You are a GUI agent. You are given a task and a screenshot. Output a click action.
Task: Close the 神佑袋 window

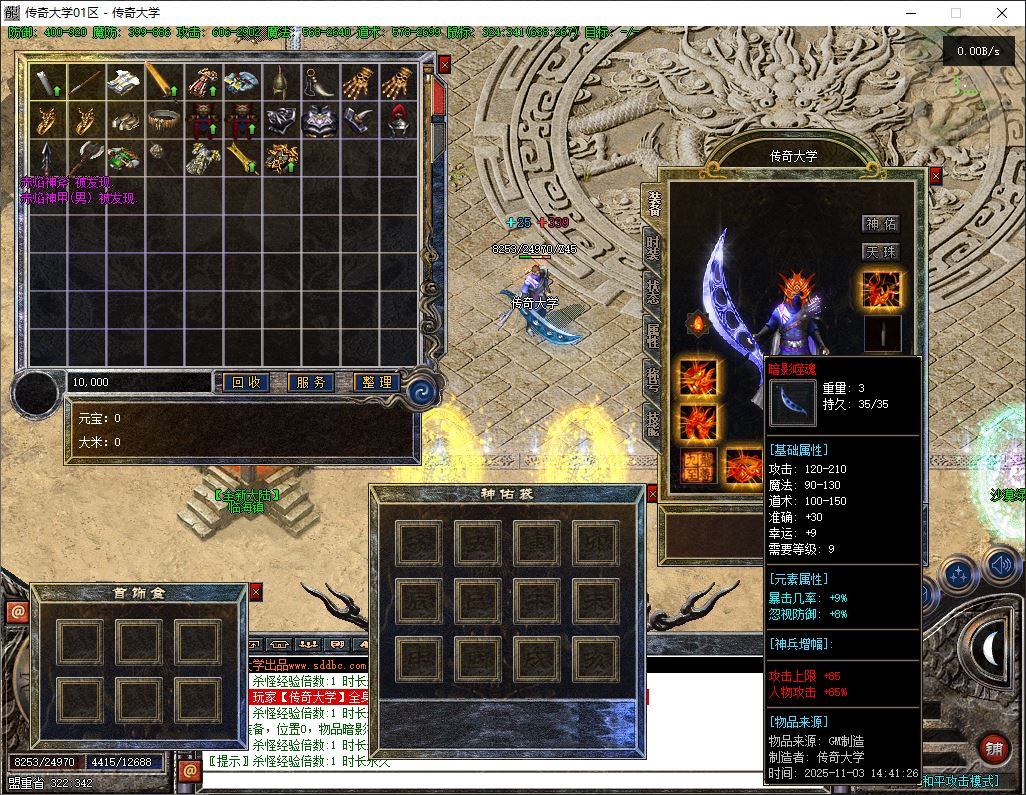point(652,493)
